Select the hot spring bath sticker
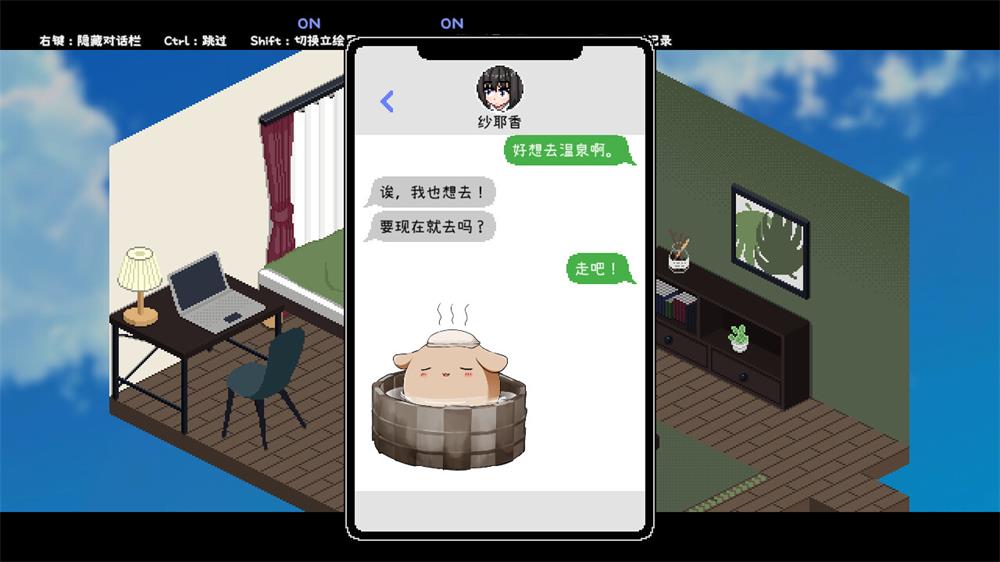The image size is (1000, 562). [449, 388]
